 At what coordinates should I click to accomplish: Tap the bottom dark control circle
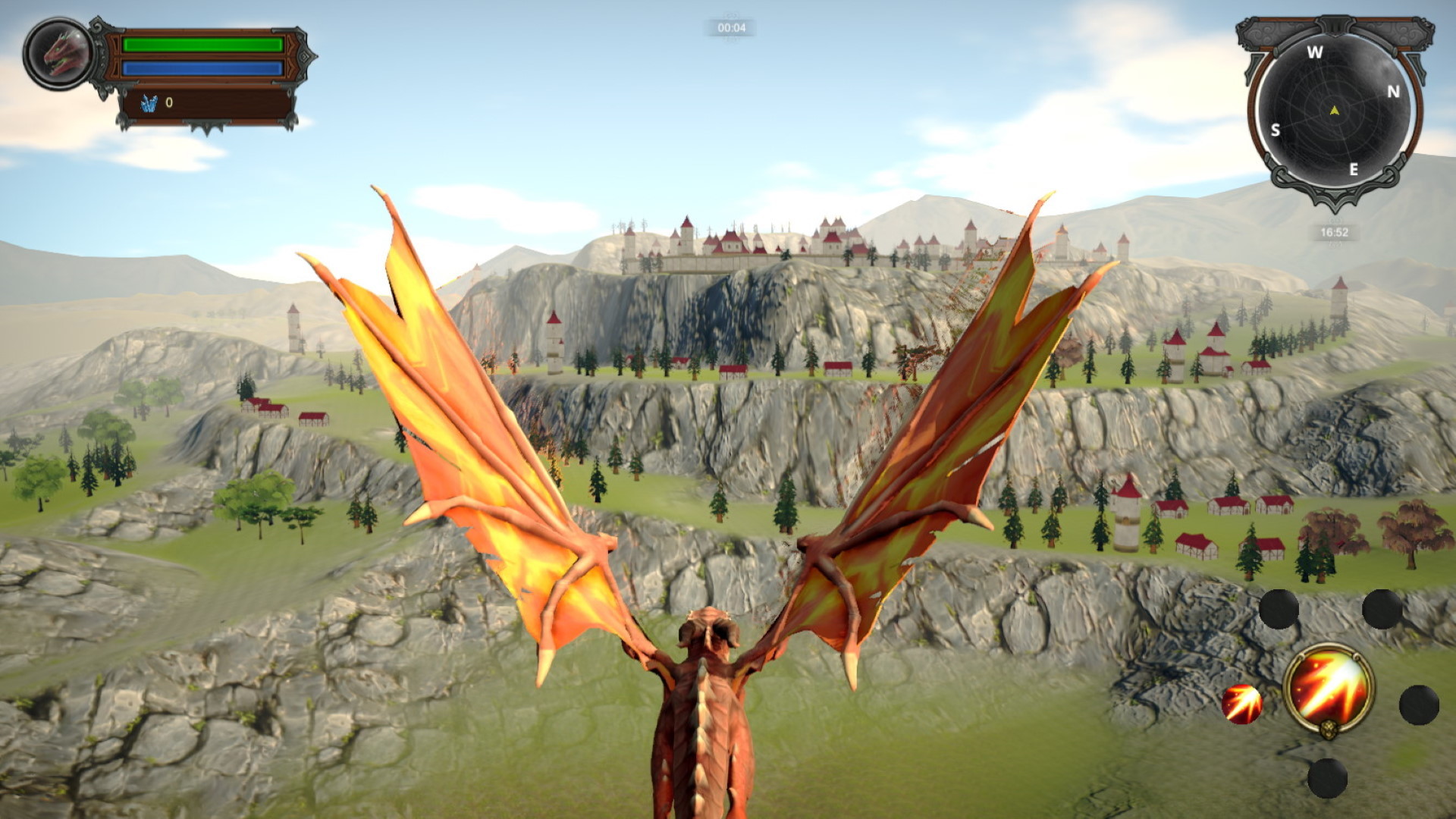click(1326, 779)
